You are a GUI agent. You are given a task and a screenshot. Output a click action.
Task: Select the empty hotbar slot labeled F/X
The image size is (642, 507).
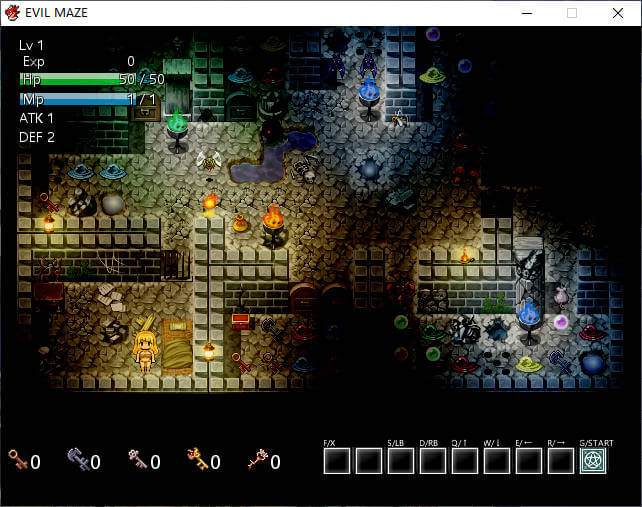(337, 461)
